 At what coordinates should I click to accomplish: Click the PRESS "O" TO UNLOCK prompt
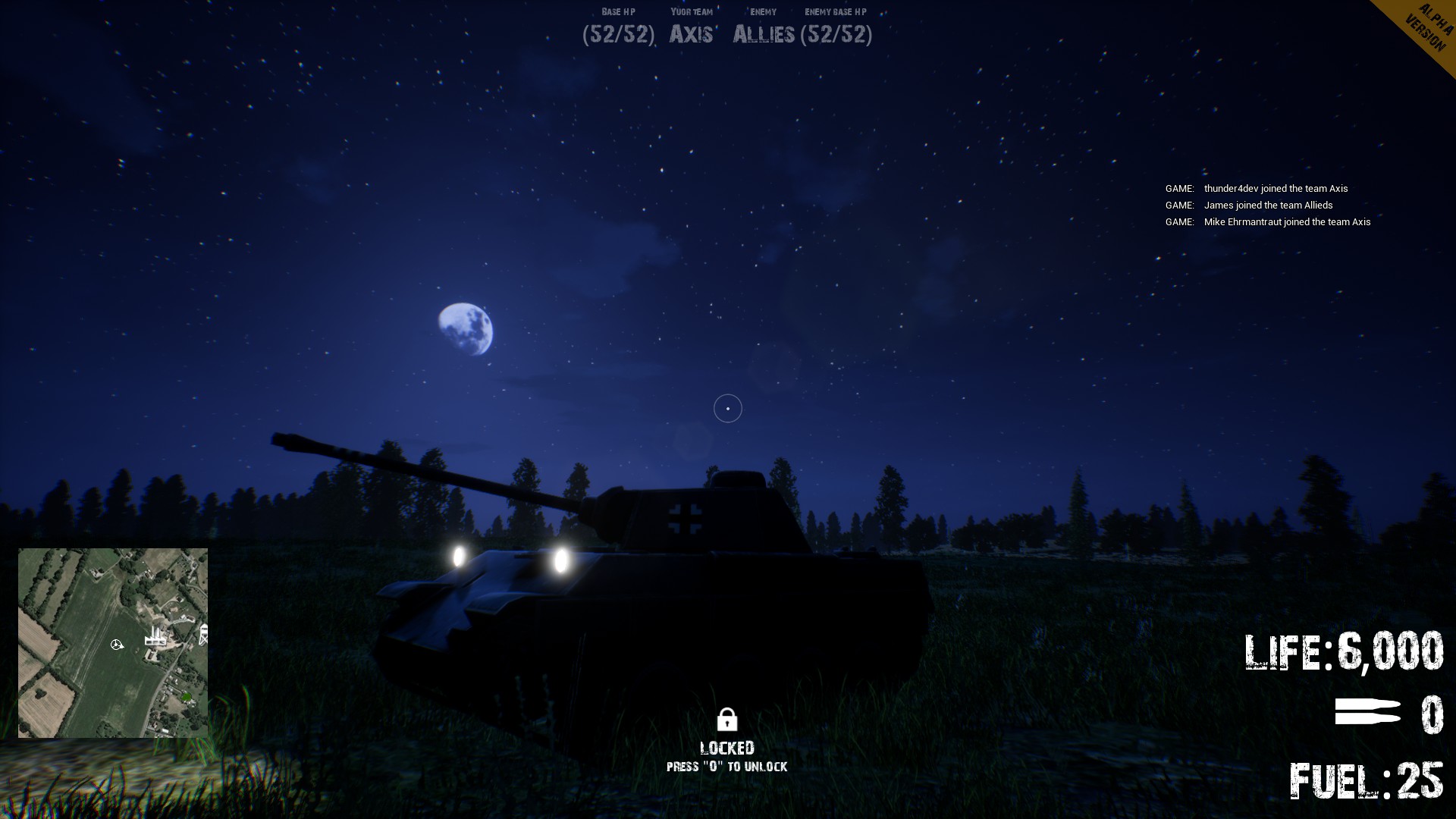tap(727, 767)
